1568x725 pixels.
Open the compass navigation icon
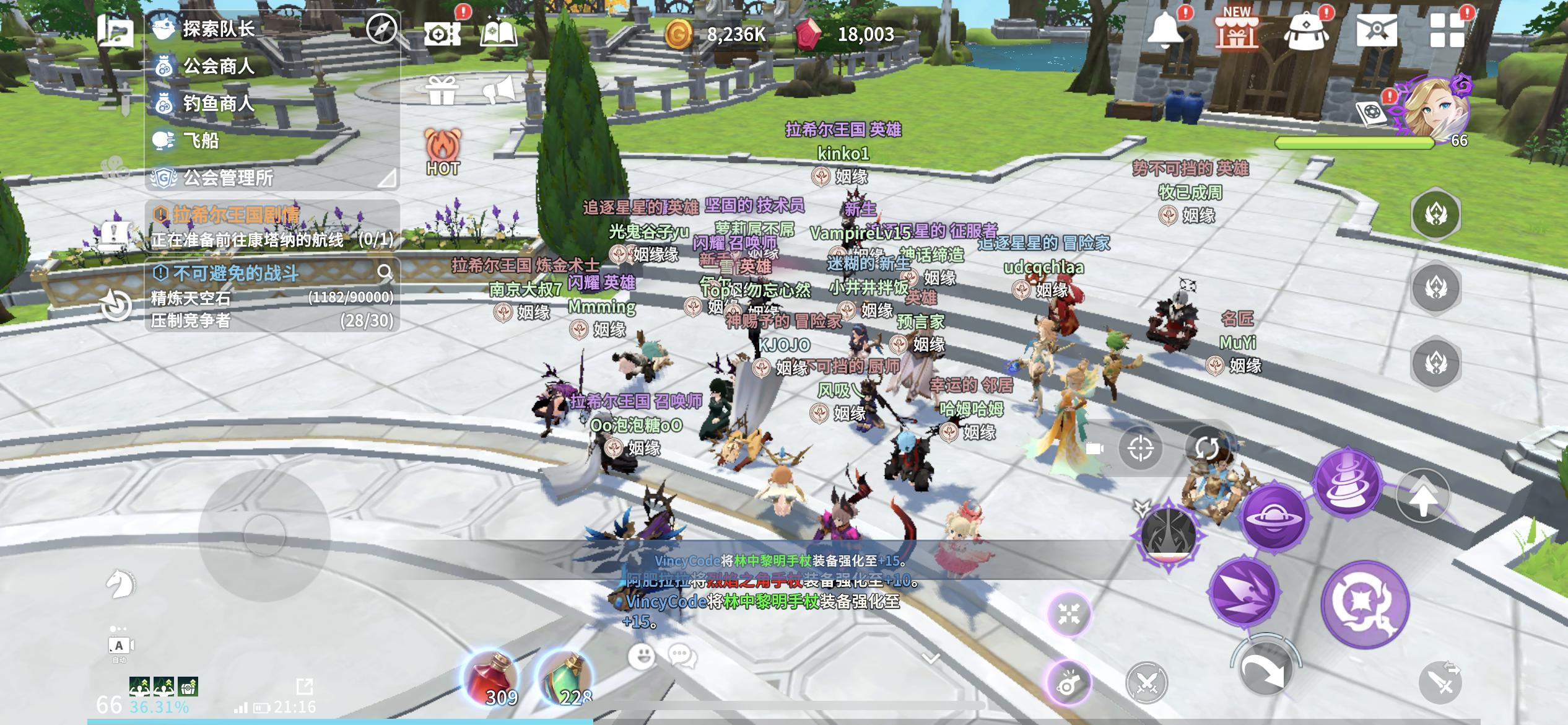tap(381, 29)
